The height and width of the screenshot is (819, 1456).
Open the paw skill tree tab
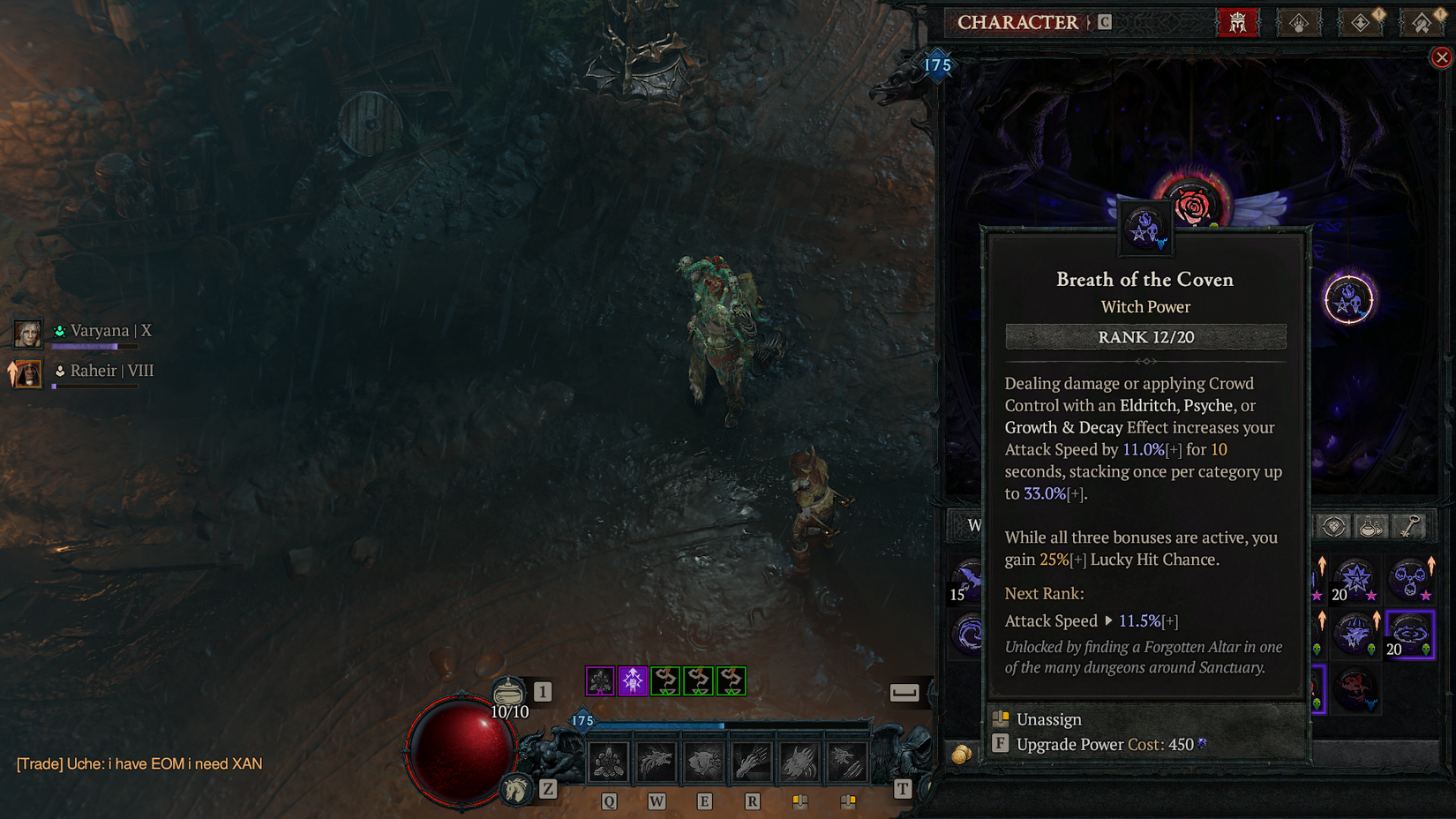coord(1299,23)
